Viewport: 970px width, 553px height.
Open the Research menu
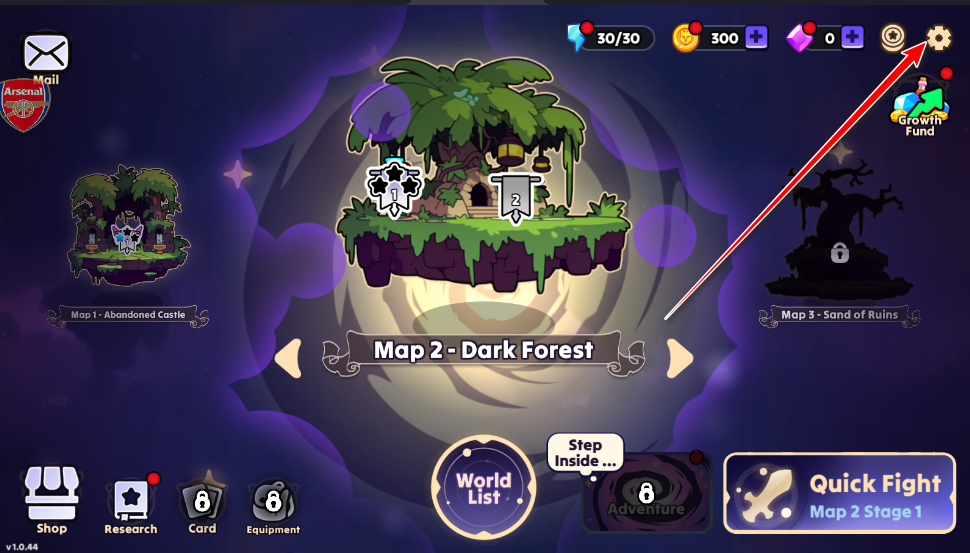[x=130, y=505]
